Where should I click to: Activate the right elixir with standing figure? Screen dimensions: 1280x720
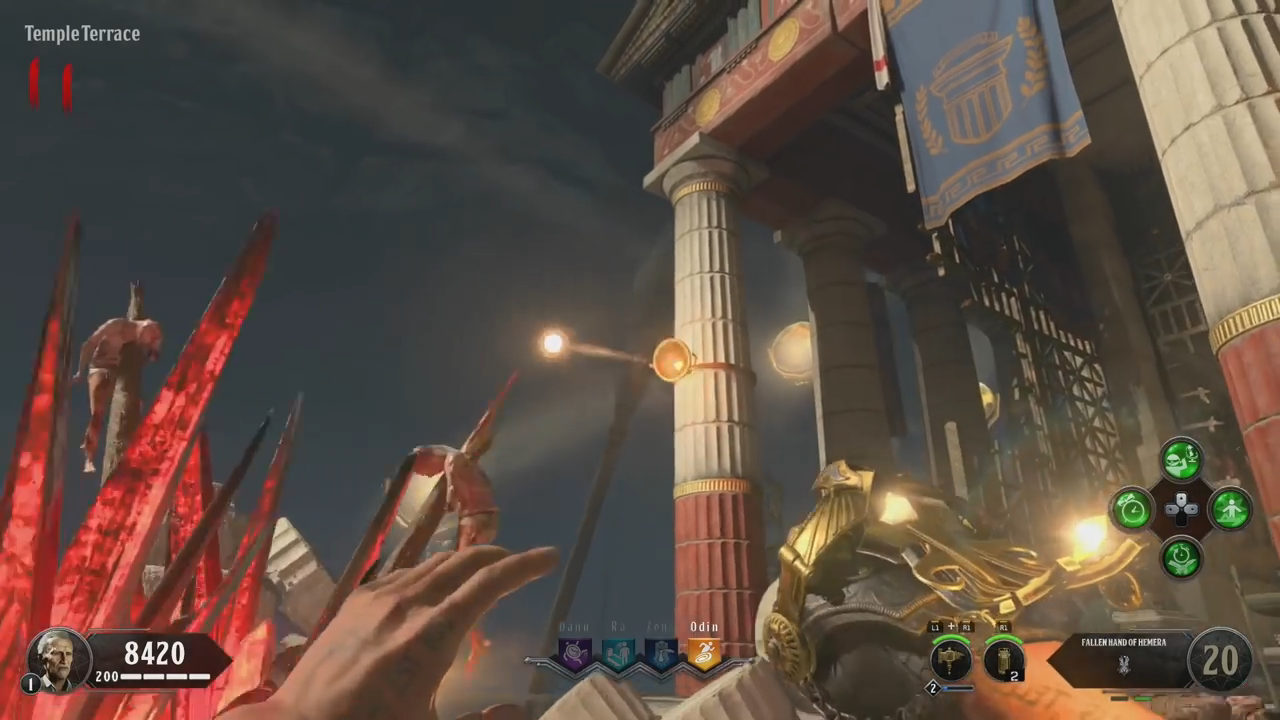point(1231,509)
